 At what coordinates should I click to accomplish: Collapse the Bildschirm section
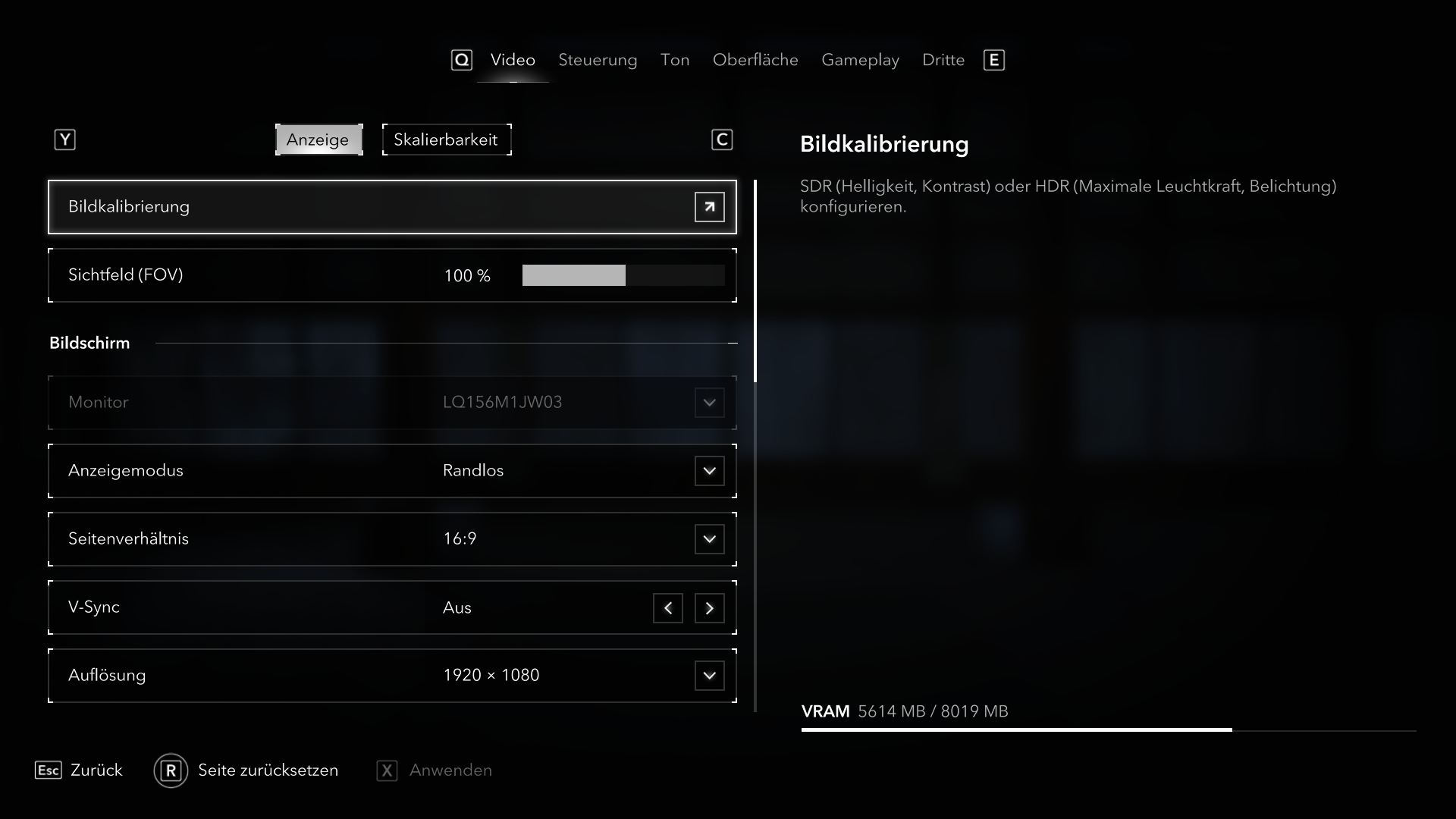[732, 344]
